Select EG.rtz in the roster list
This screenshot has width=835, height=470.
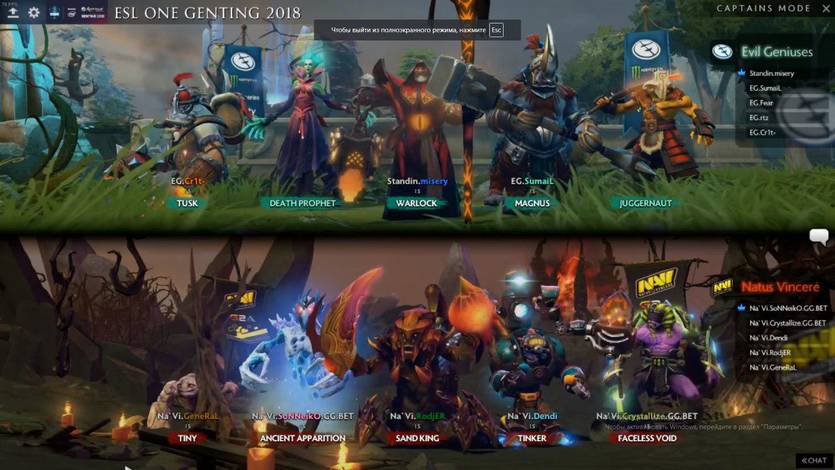(758, 118)
